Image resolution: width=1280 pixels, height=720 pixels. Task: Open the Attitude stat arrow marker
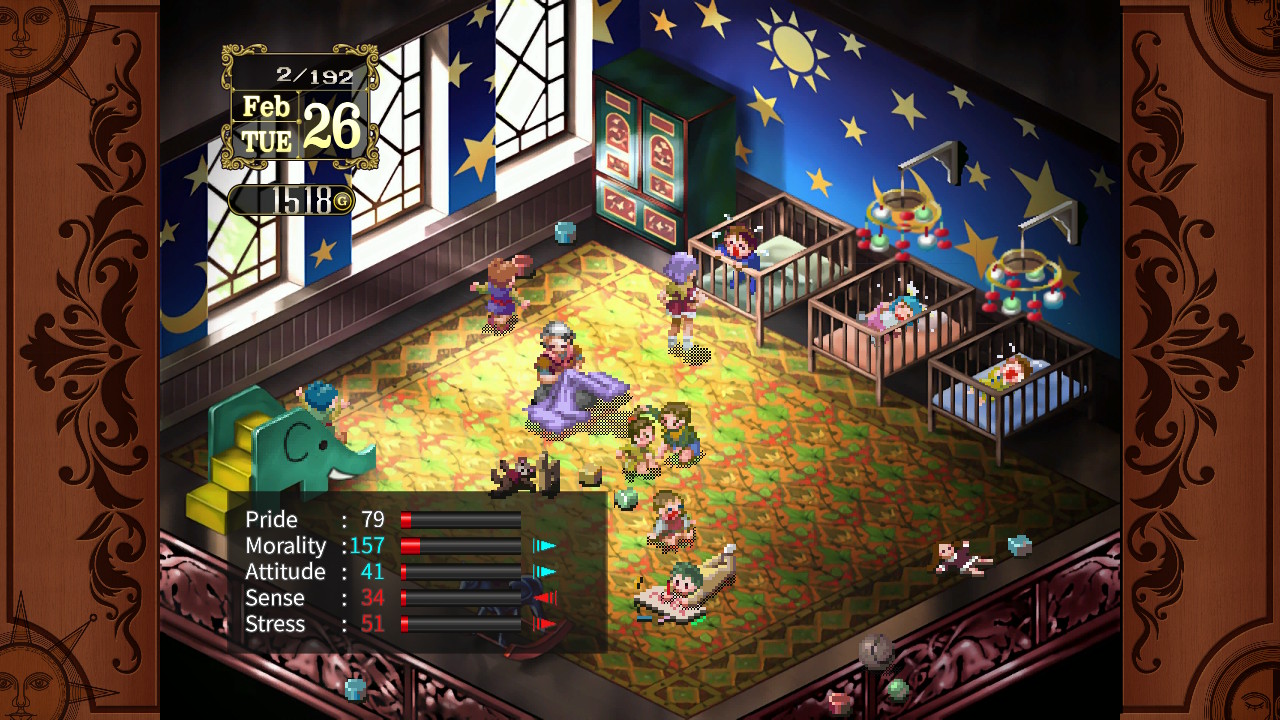pos(545,572)
